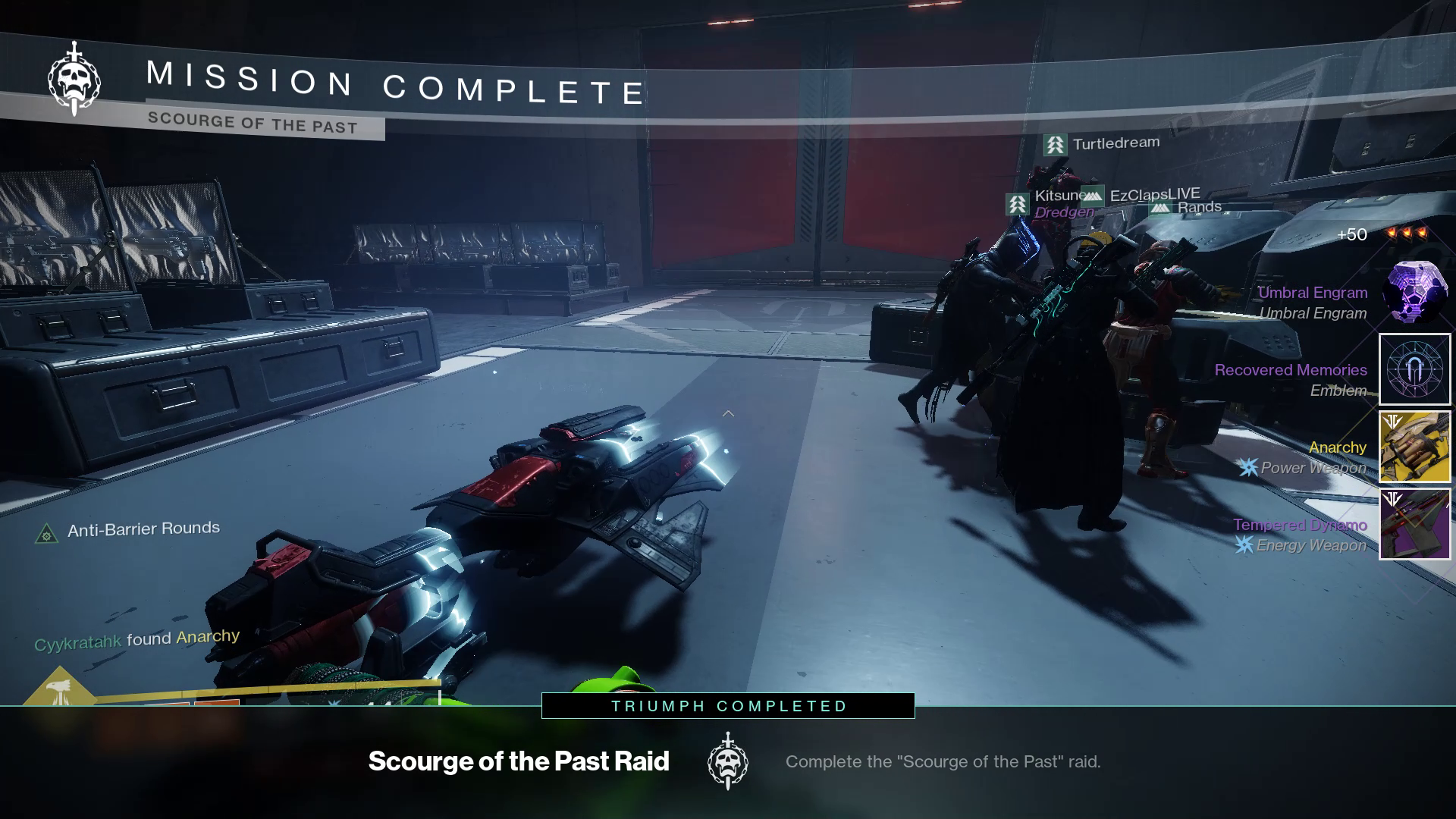Select the Umbral Engram reward icon
Image resolution: width=1456 pixels, height=819 pixels.
[x=1414, y=293]
